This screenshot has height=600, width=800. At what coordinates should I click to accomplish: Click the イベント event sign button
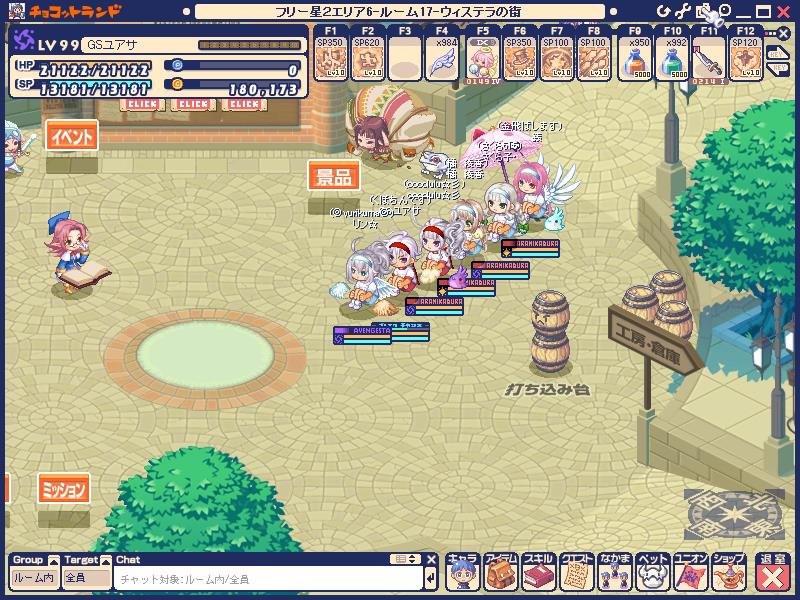pos(73,137)
